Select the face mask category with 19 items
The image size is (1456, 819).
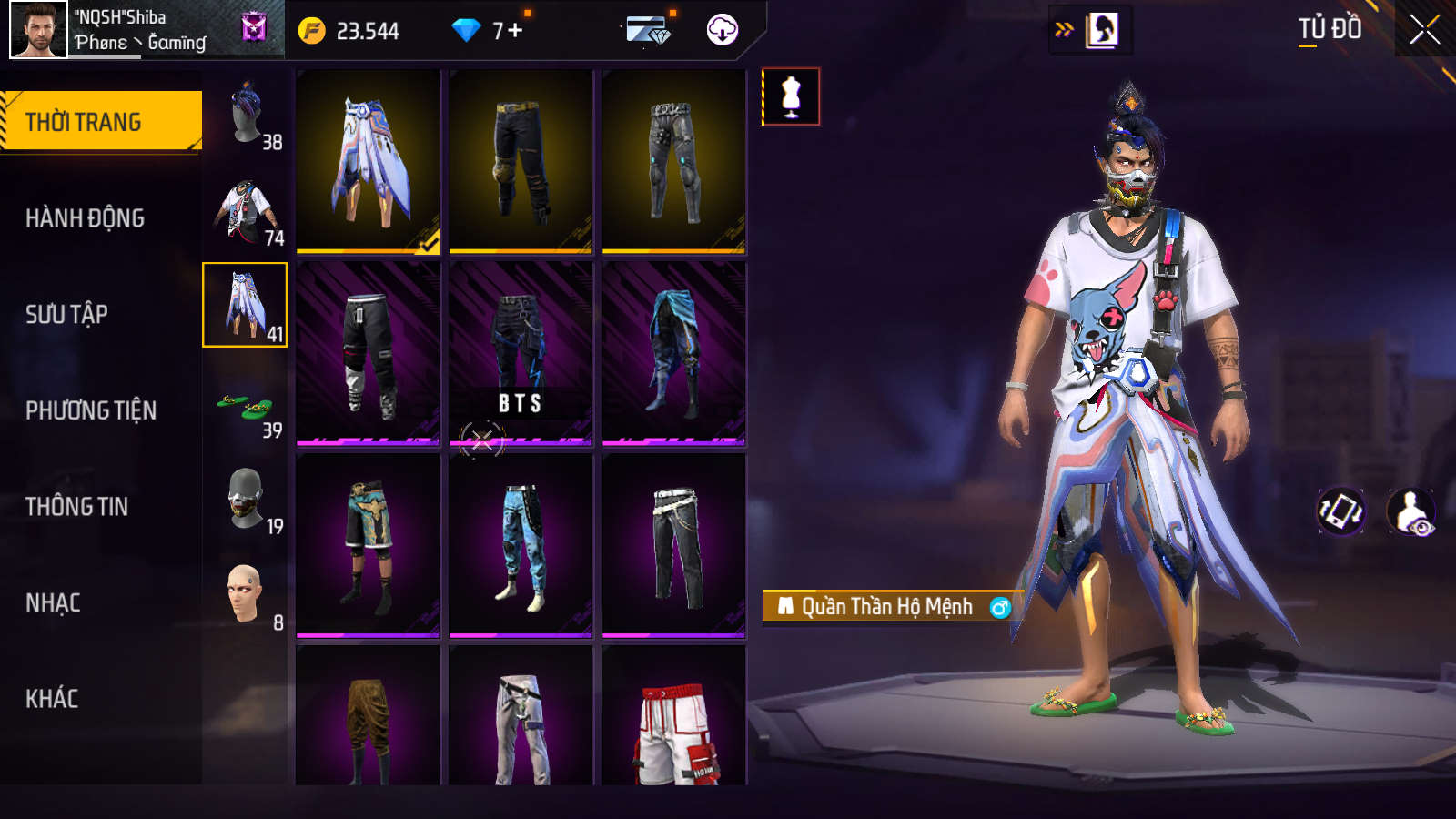click(x=246, y=499)
